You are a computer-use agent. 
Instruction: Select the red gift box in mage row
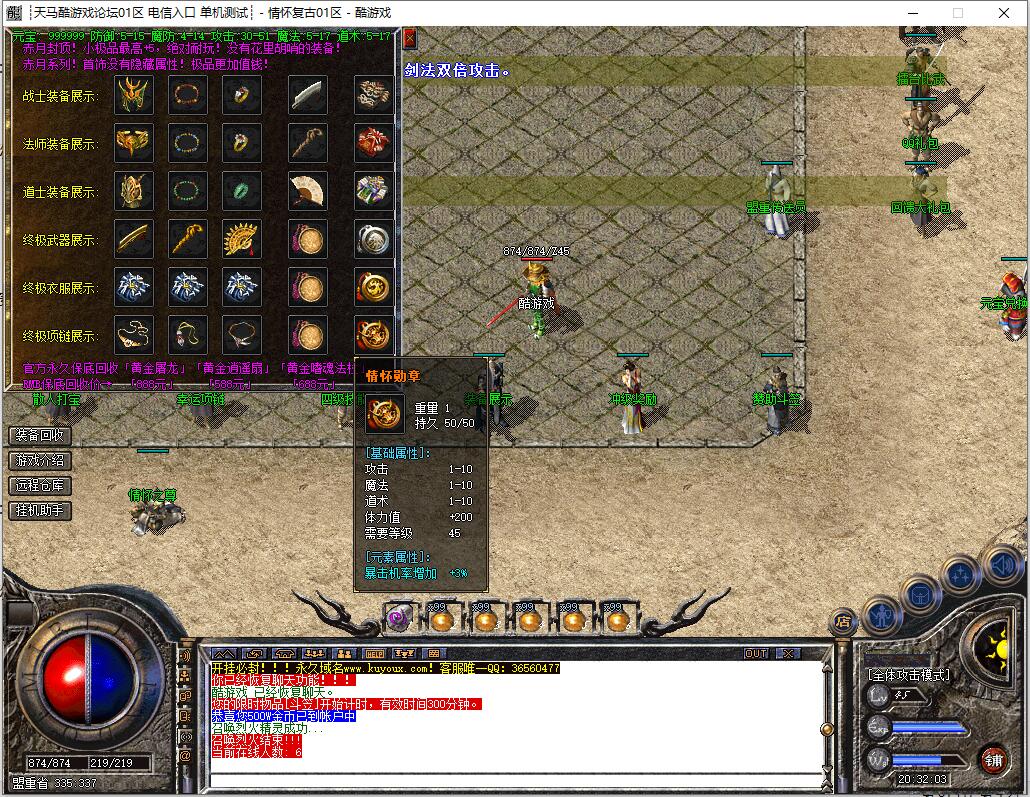373,143
